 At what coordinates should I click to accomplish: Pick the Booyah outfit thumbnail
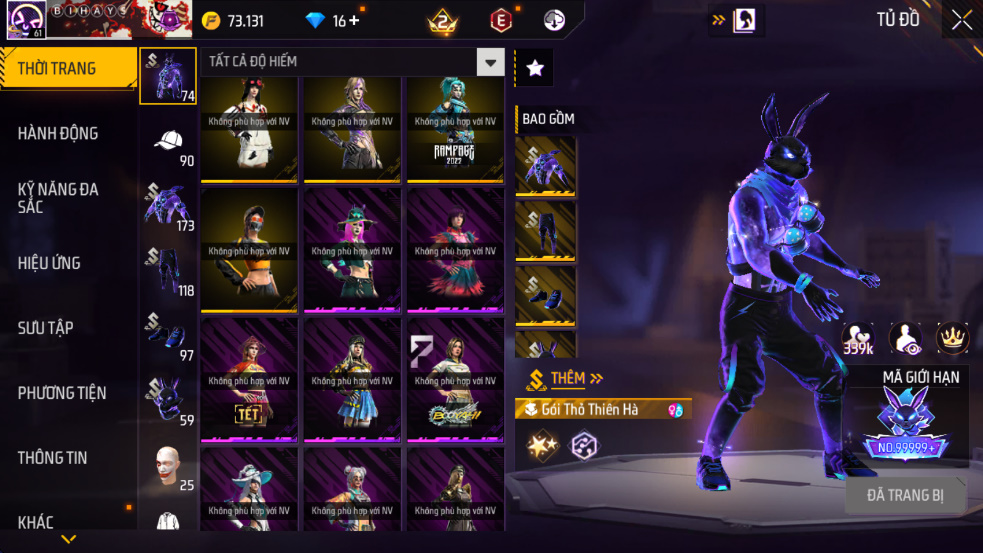(x=454, y=380)
